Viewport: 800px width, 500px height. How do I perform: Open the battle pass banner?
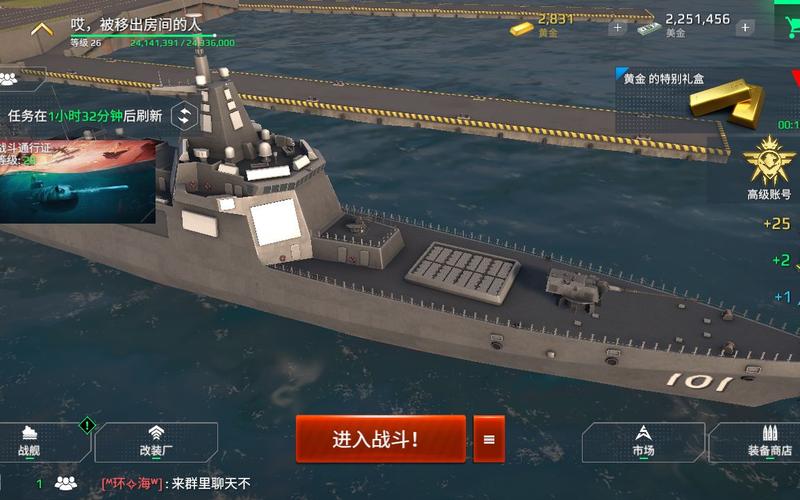tap(80, 180)
